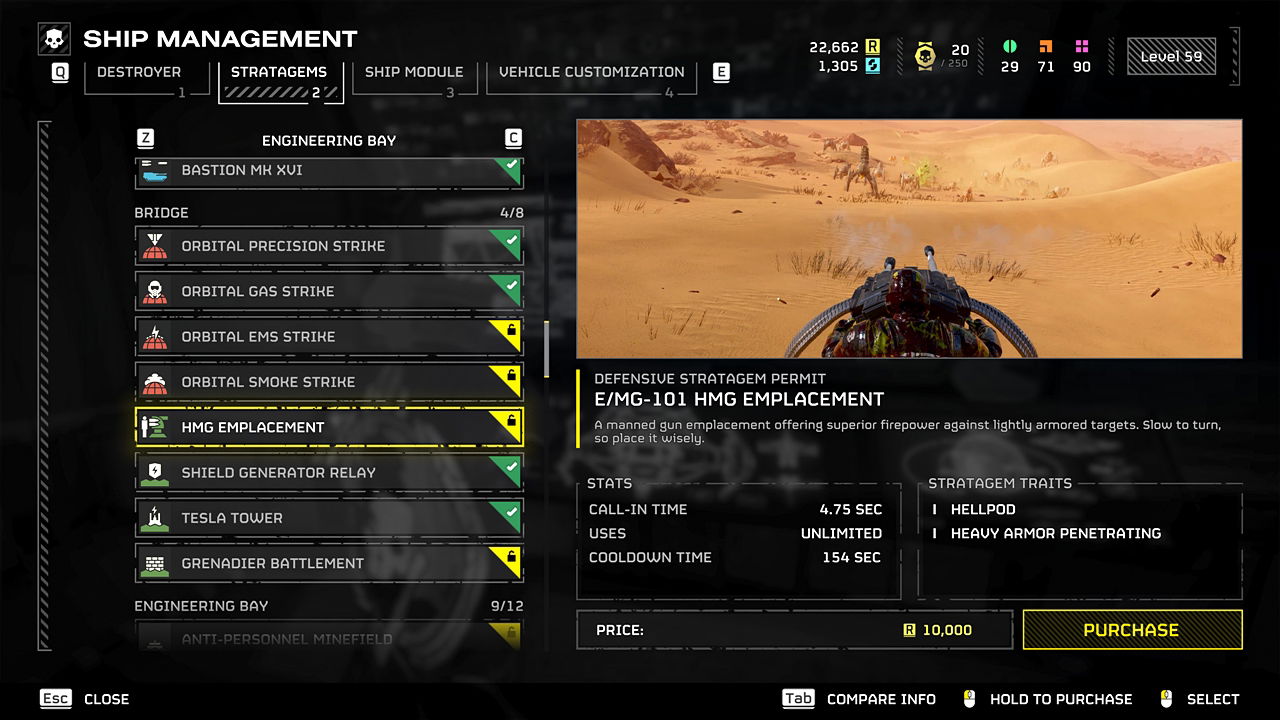The height and width of the screenshot is (720, 1280).
Task: Select the Tesla Tower stratagem
Action: tap(328, 518)
